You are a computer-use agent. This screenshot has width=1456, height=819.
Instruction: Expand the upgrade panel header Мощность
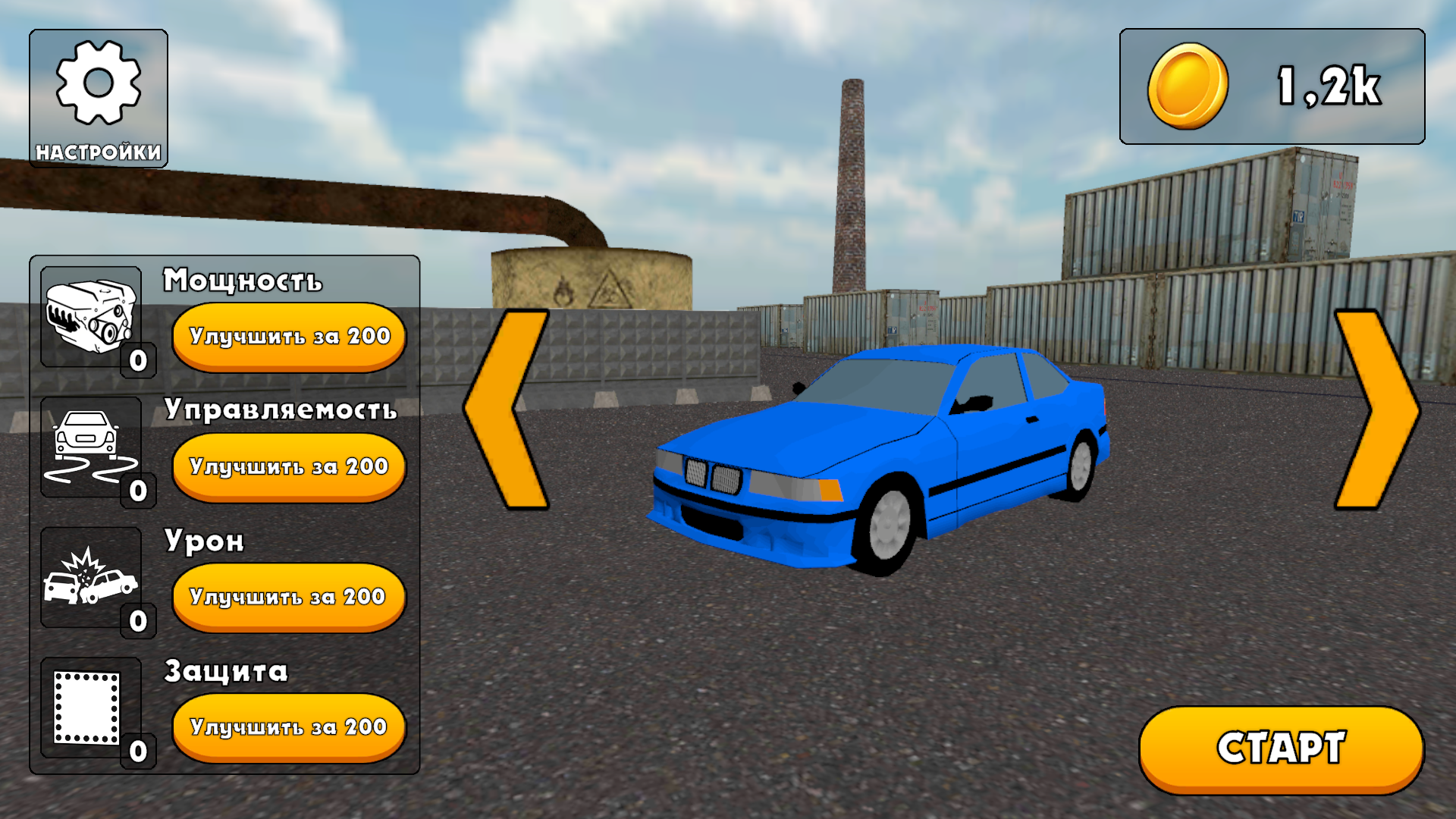[243, 281]
